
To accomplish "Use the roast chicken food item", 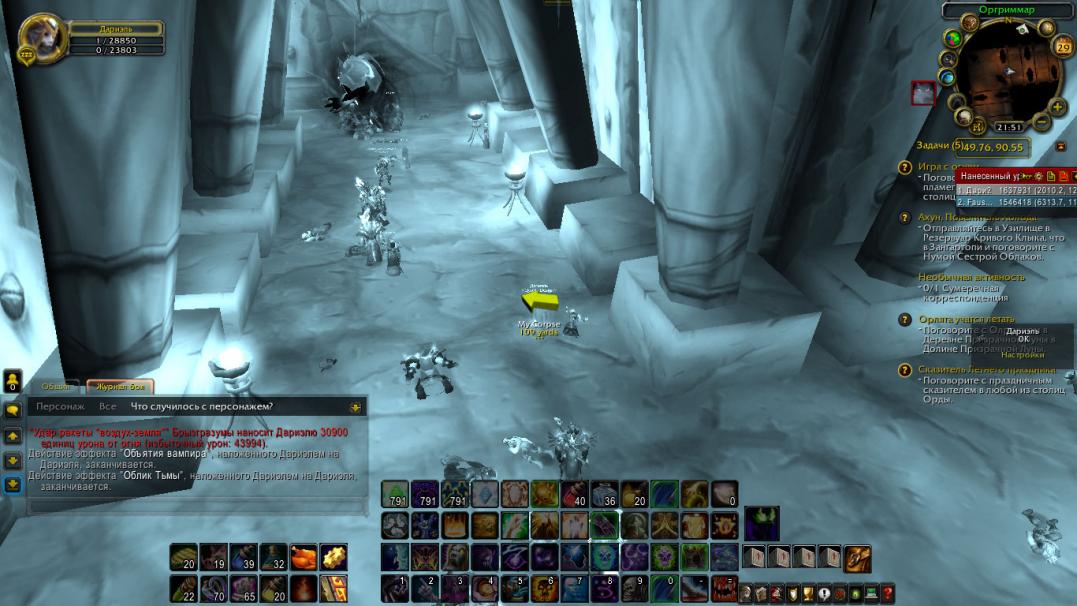I will (x=303, y=556).
